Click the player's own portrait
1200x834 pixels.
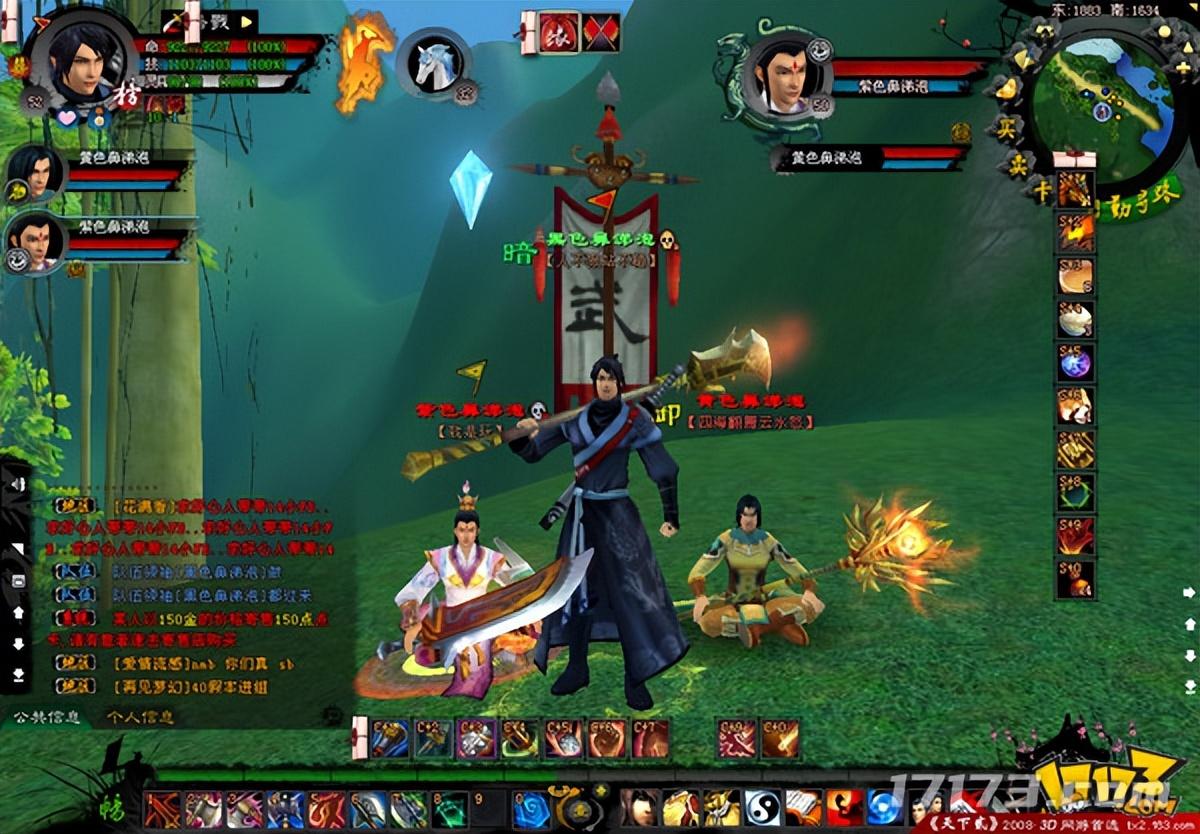coord(78,58)
